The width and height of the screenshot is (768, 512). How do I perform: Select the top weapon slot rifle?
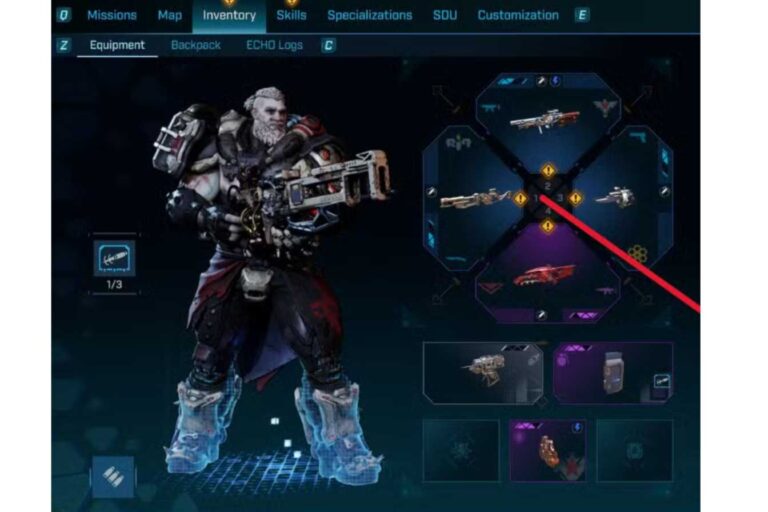(x=545, y=120)
